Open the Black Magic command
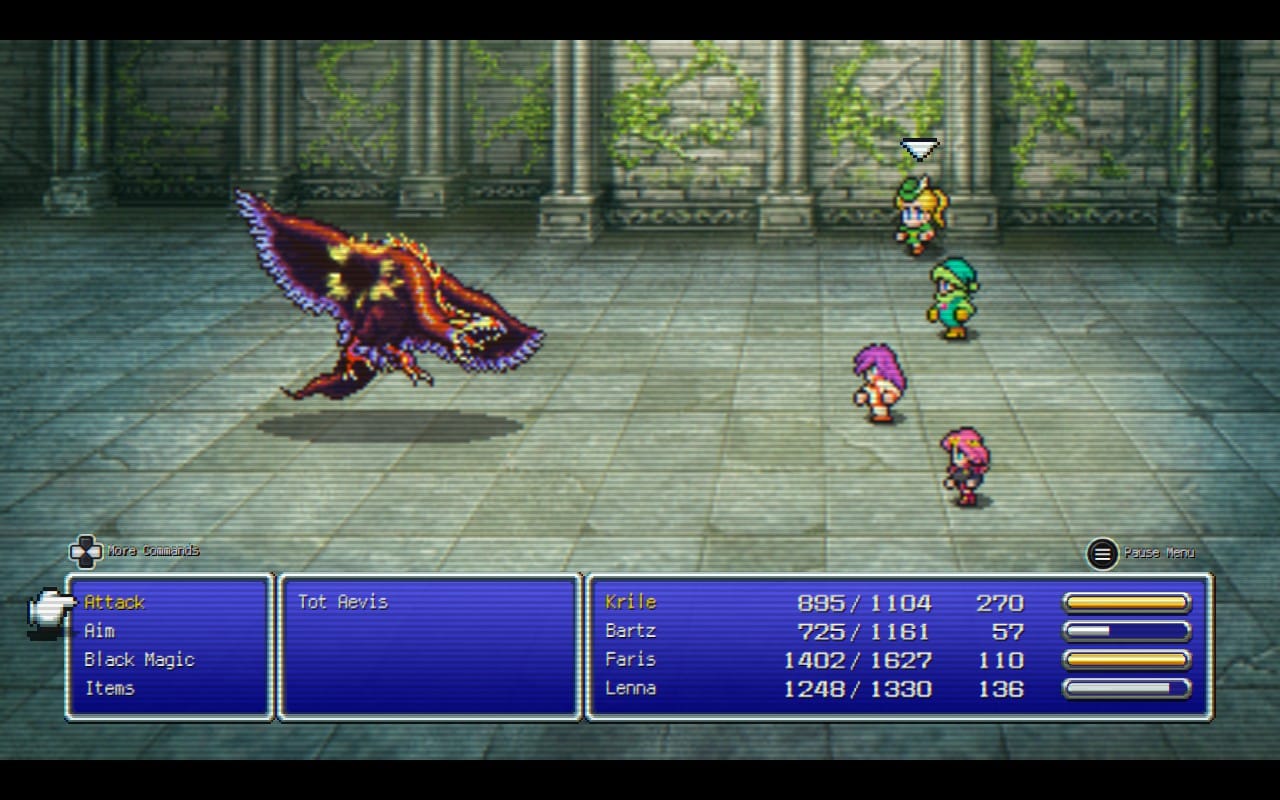 tap(139, 660)
